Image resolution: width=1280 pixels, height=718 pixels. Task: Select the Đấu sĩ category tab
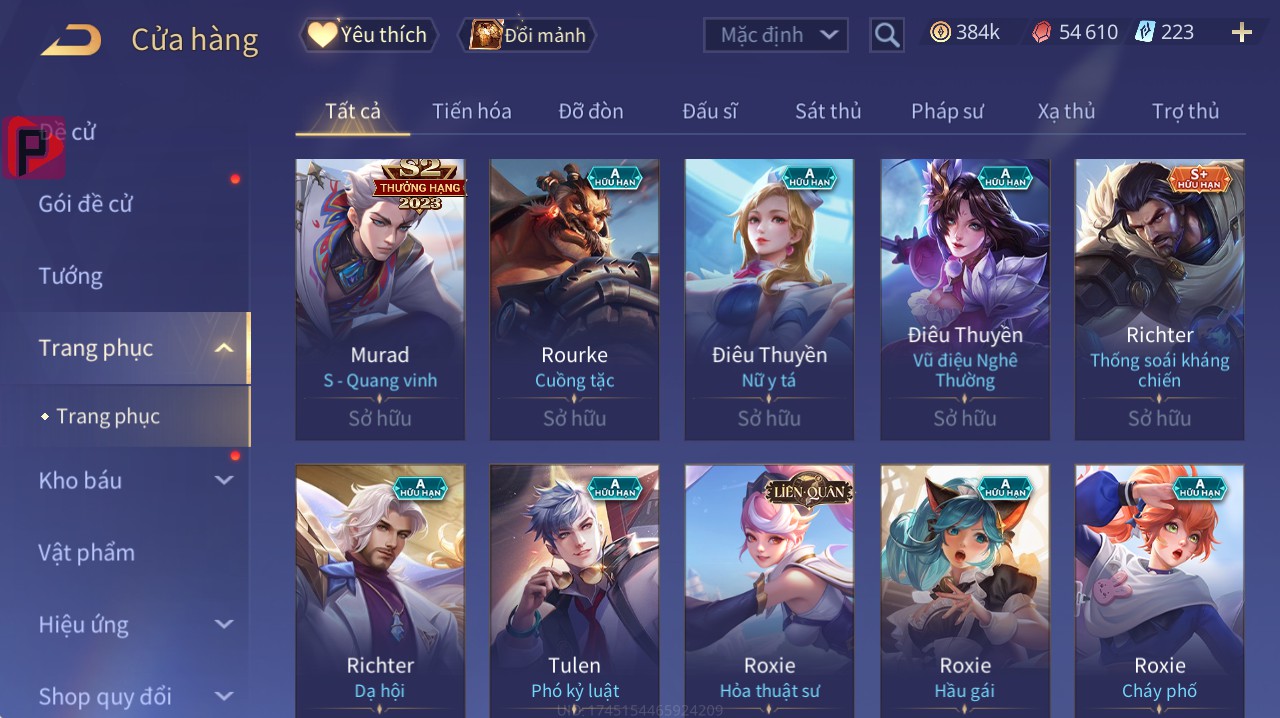coord(709,111)
